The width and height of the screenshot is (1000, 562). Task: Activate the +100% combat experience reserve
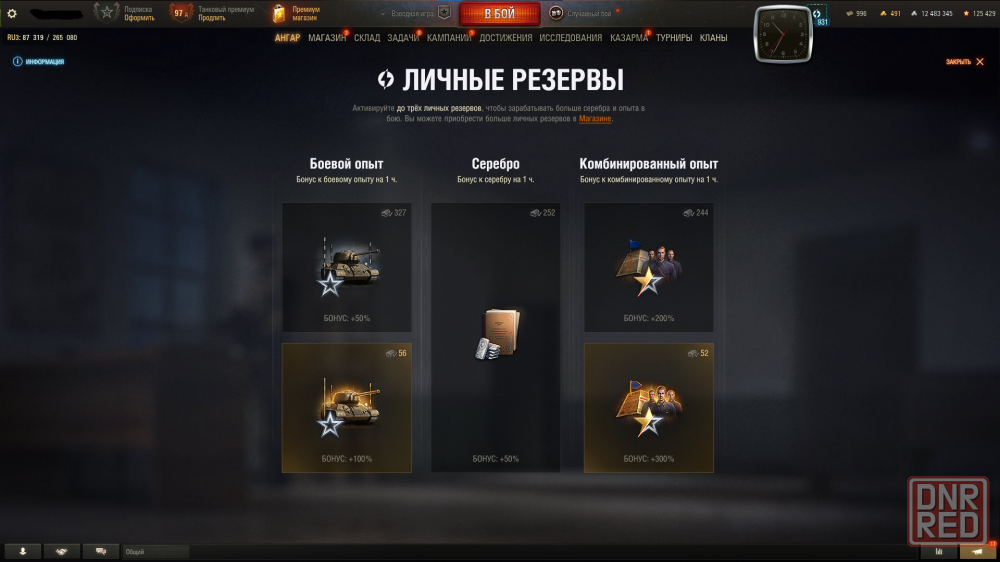tap(347, 407)
